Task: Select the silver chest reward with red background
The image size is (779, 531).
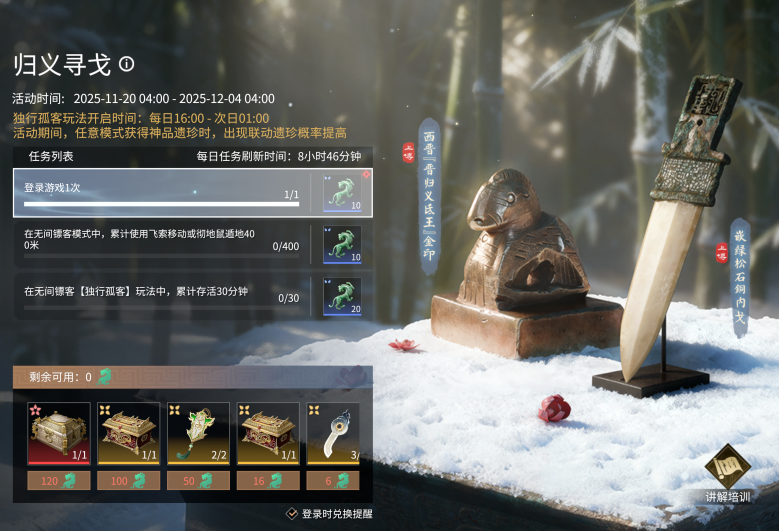Action: (59, 433)
